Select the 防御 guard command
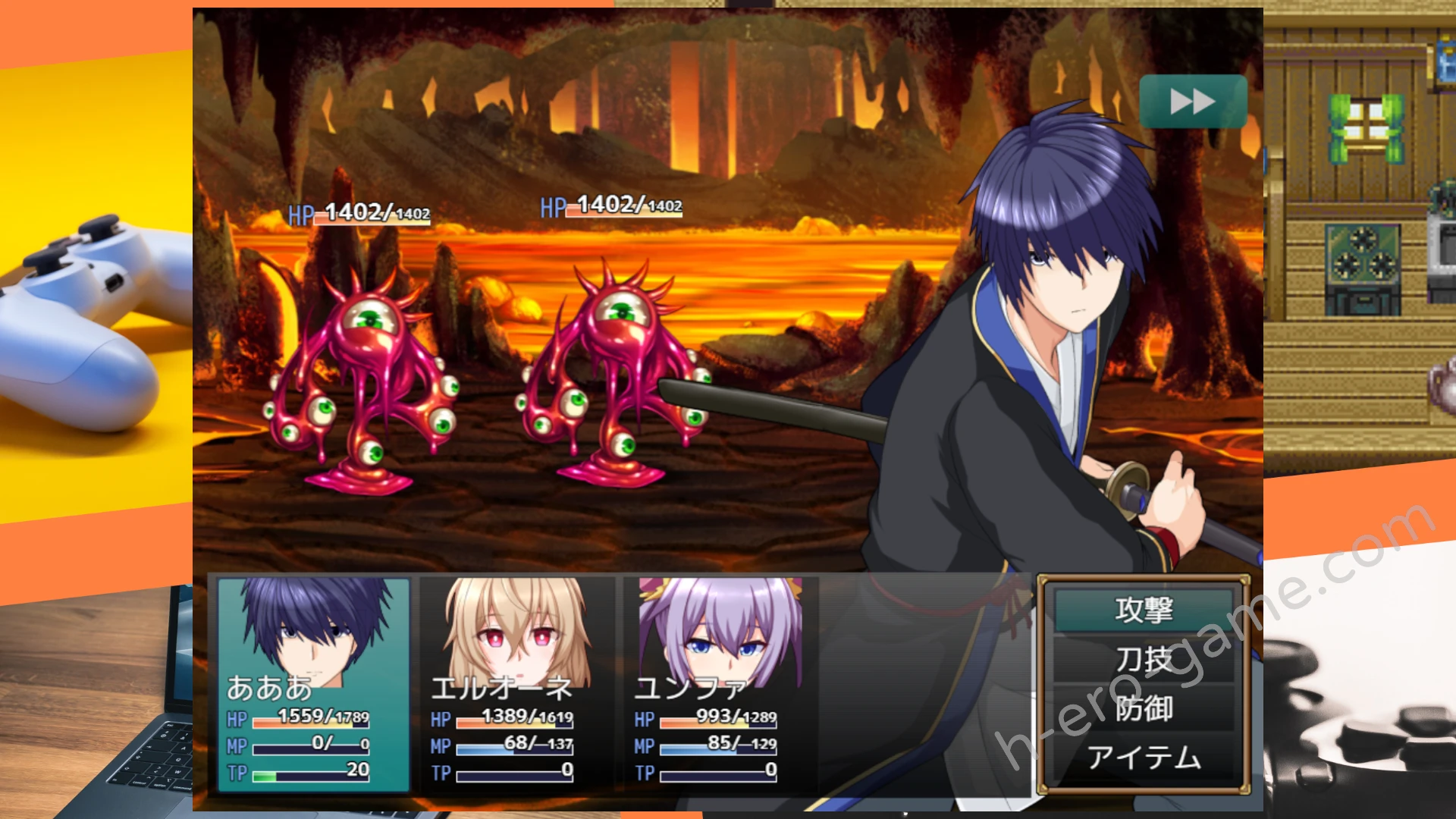Image resolution: width=1456 pixels, height=819 pixels. pyautogui.click(x=1144, y=708)
